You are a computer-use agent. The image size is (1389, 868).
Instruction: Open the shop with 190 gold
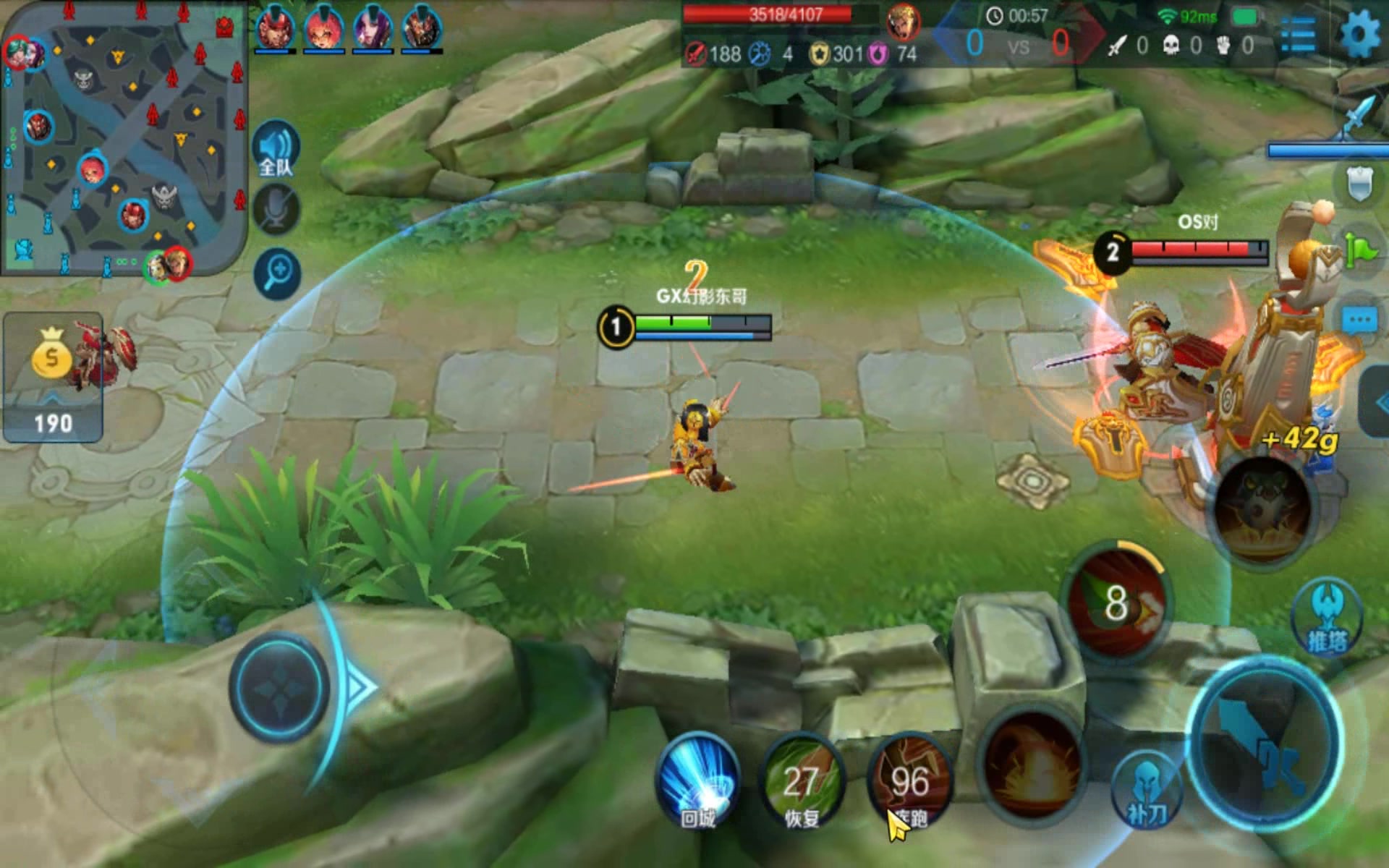pyautogui.click(x=53, y=376)
